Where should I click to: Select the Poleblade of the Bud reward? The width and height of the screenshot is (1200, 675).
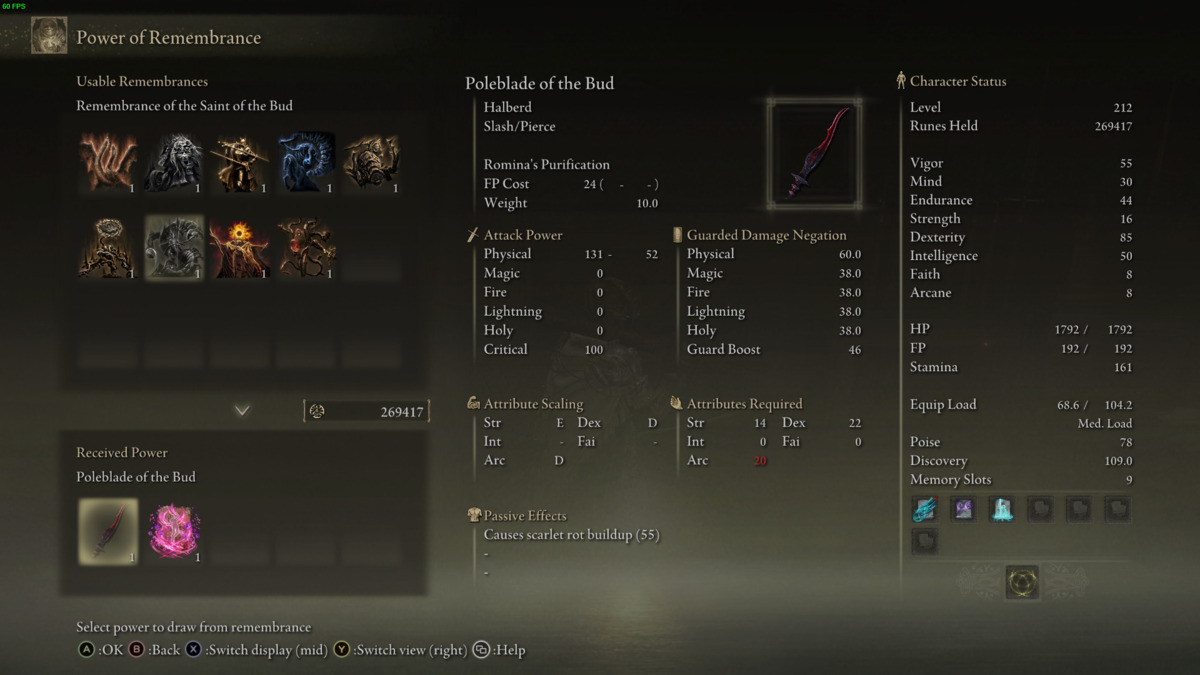[108, 531]
